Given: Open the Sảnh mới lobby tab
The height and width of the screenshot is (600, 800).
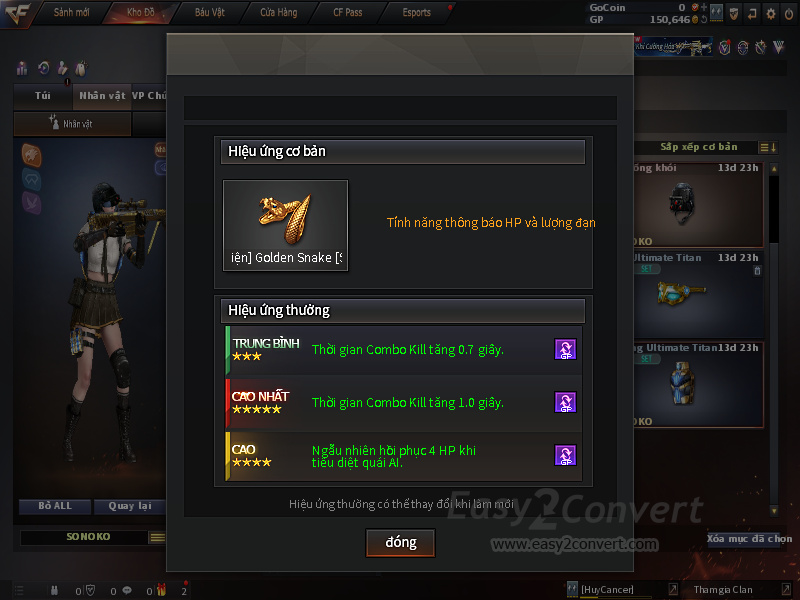Looking at the screenshot, I should 71,12.
